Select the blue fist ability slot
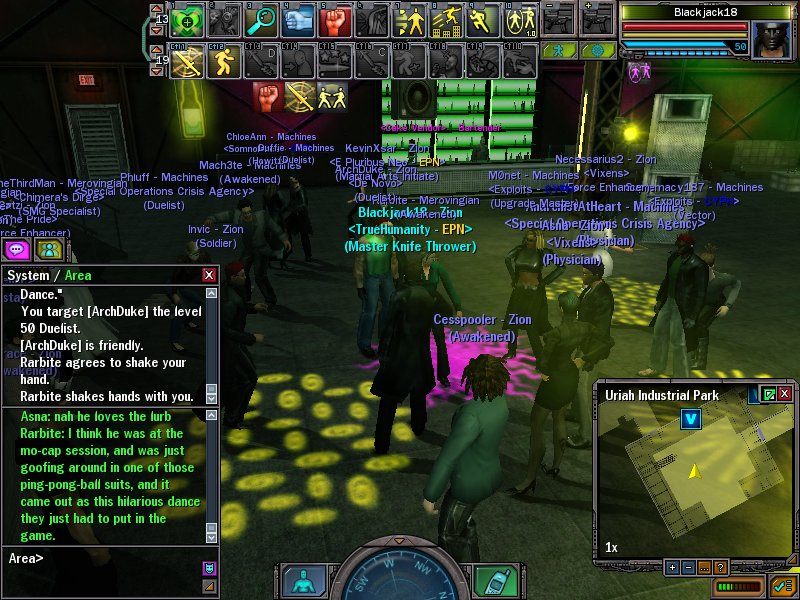 (x=299, y=20)
